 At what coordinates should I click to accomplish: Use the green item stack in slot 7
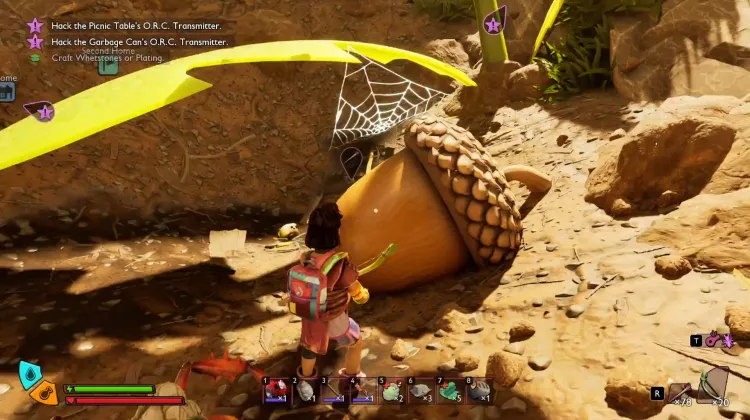pyautogui.click(x=451, y=390)
